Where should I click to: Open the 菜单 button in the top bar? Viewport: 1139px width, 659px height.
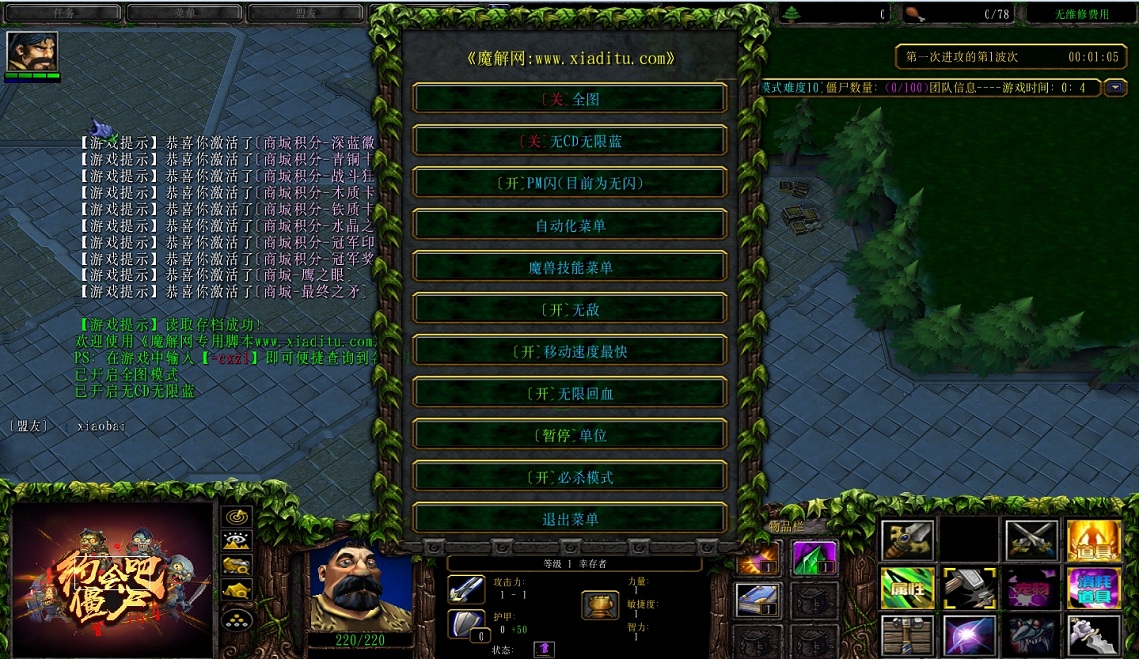184,13
